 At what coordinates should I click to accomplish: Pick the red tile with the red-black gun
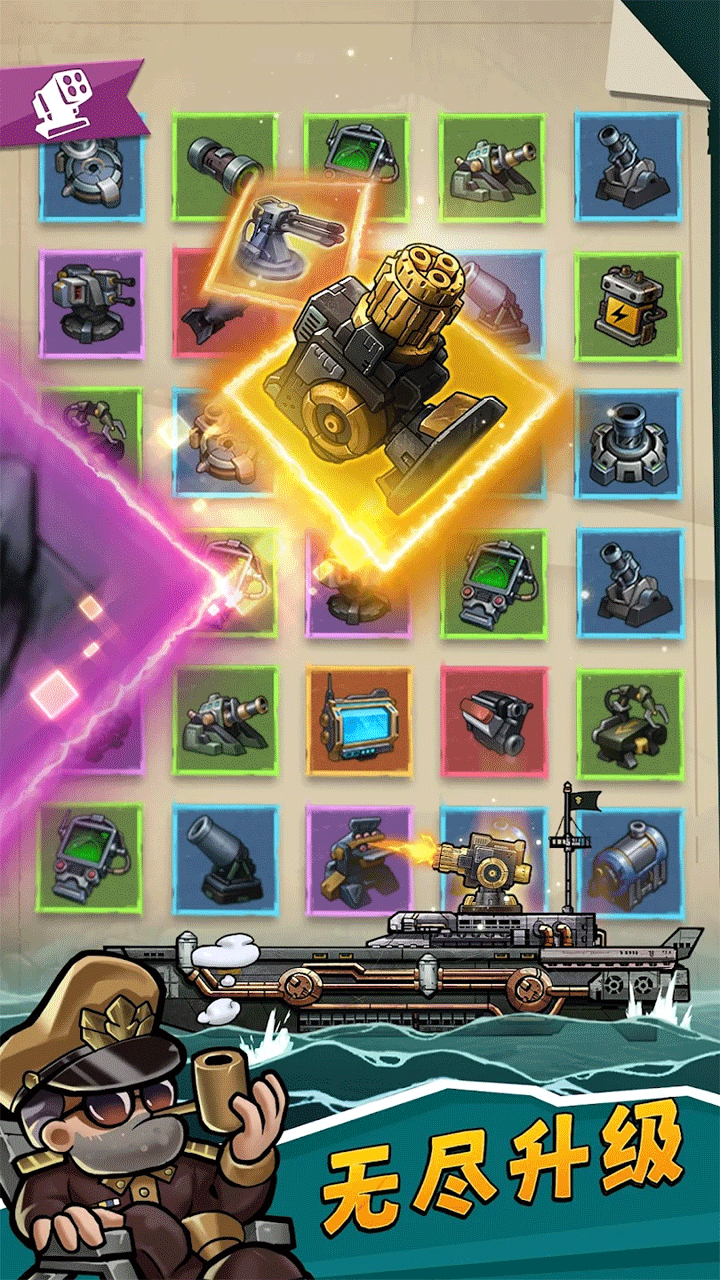[x=494, y=721]
